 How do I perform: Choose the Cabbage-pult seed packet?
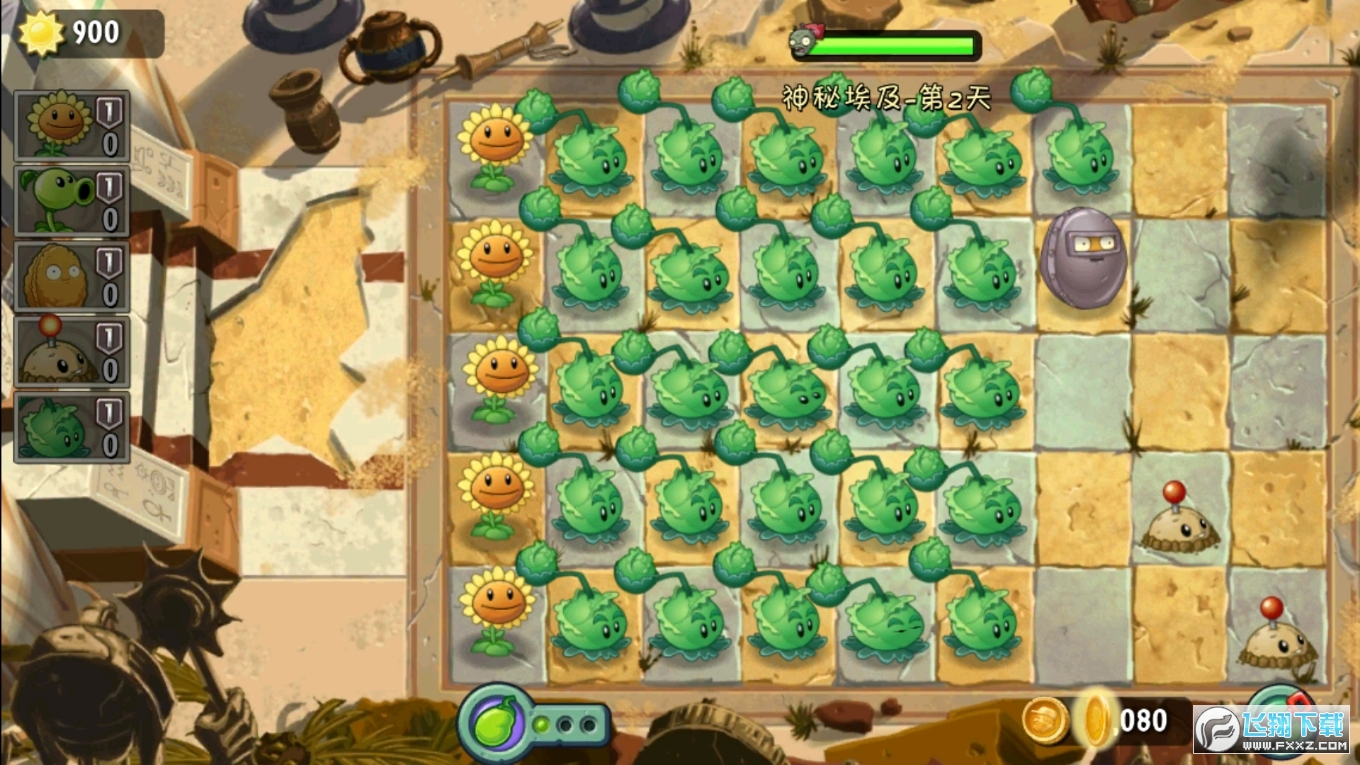click(x=71, y=427)
